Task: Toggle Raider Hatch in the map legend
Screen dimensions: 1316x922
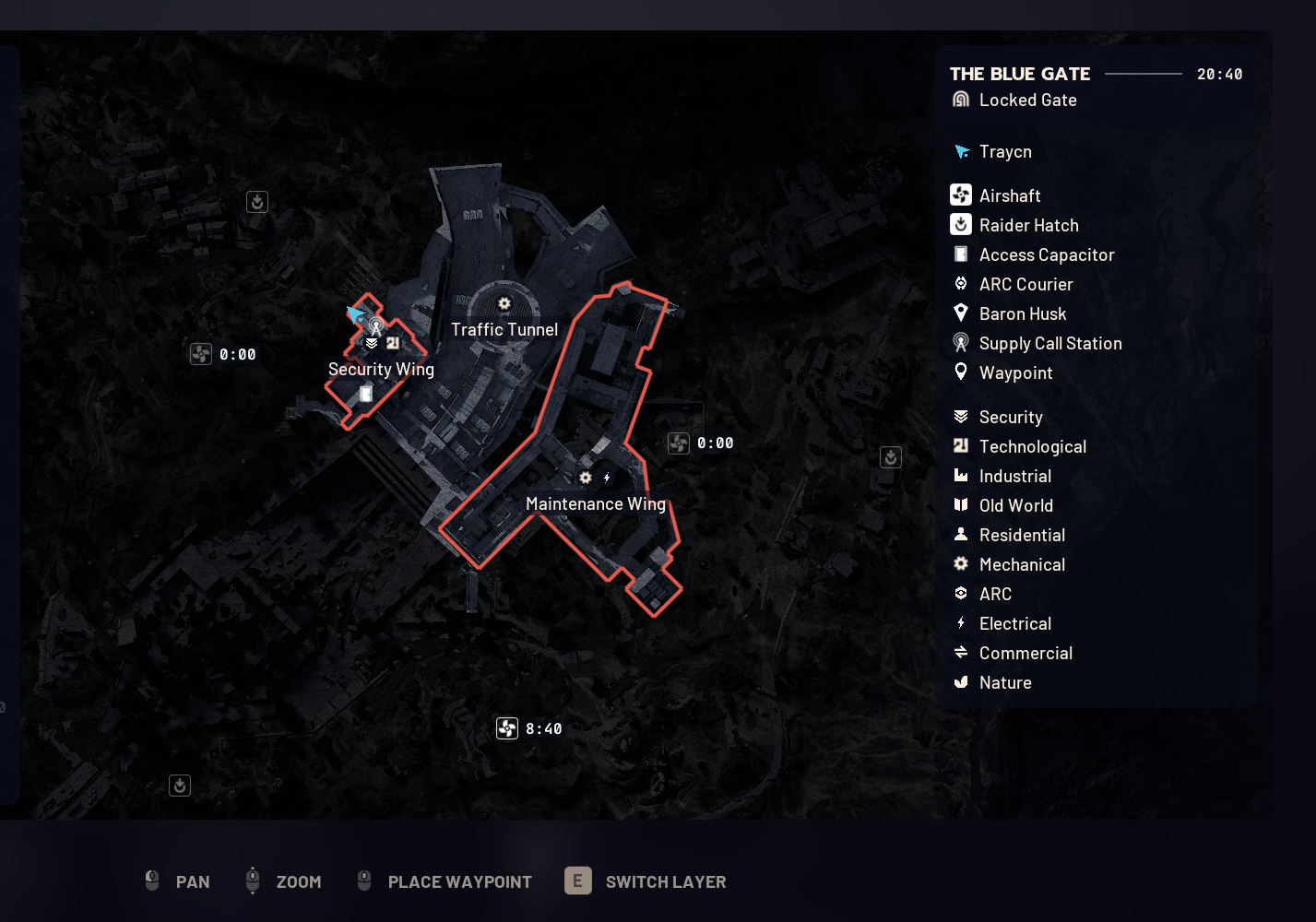Action: click(x=1027, y=225)
